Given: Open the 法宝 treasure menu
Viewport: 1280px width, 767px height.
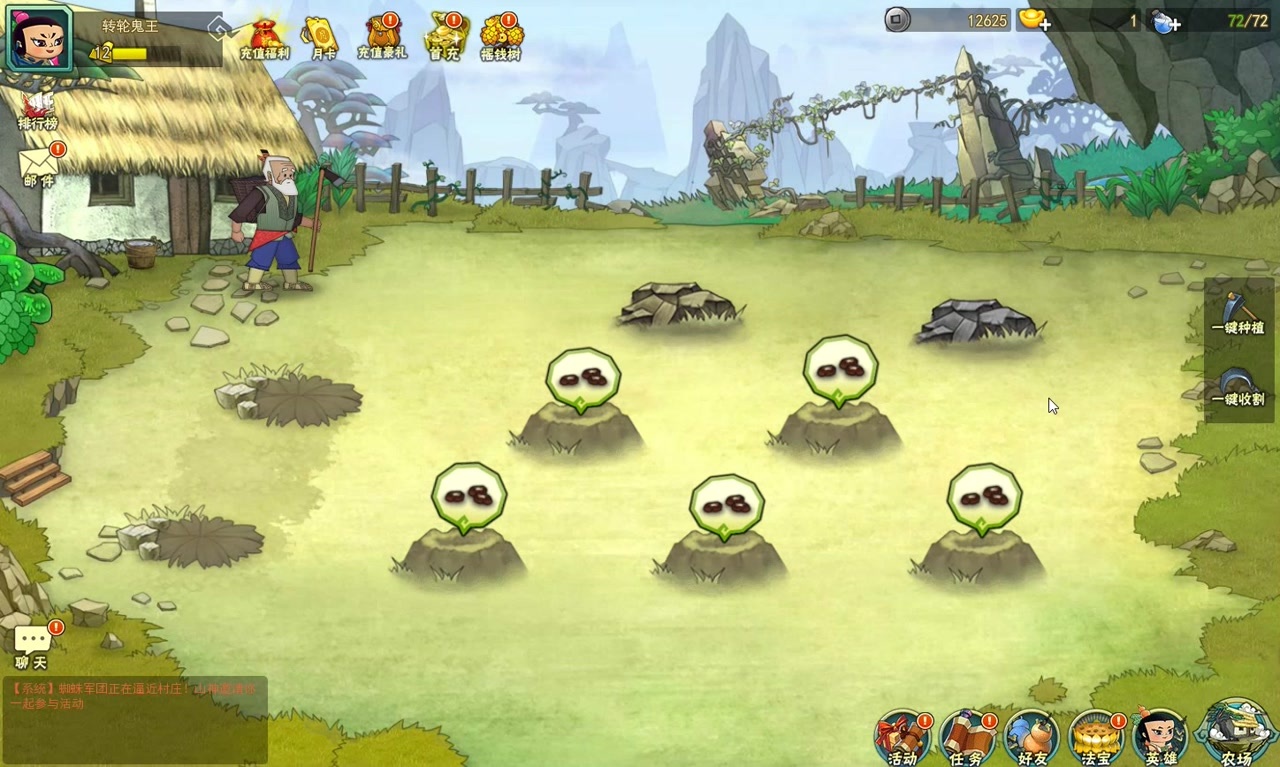Looking at the screenshot, I should 1096,737.
